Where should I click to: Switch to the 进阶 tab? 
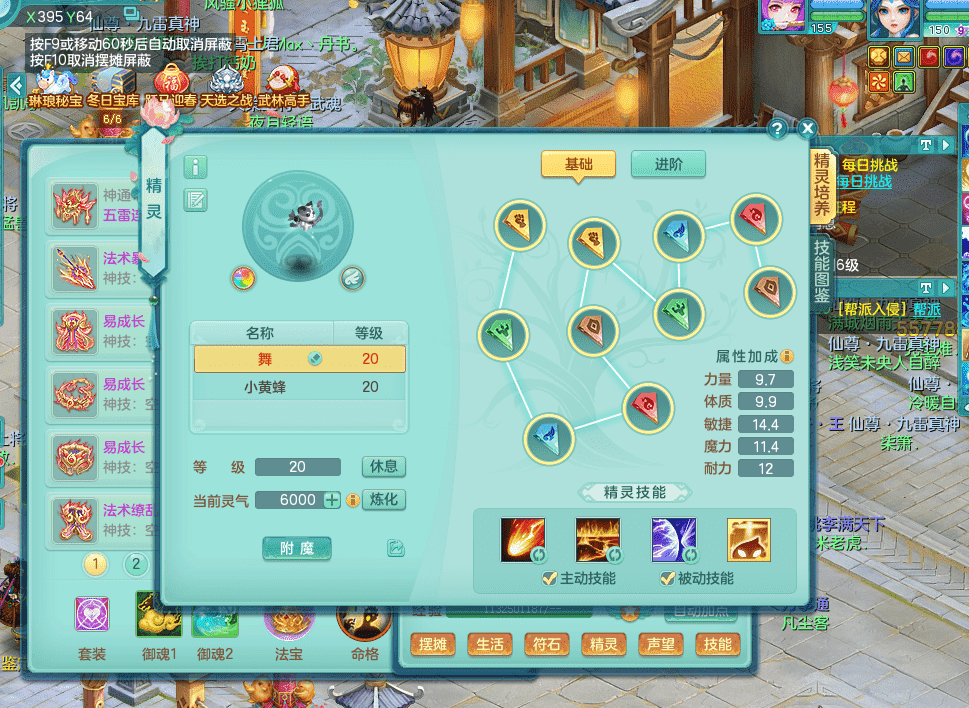coord(668,164)
